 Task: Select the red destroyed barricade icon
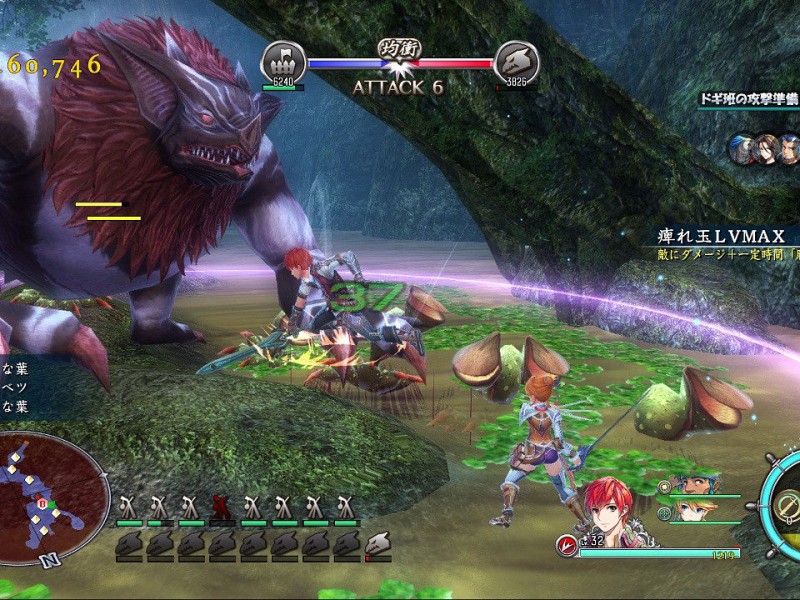point(223,506)
